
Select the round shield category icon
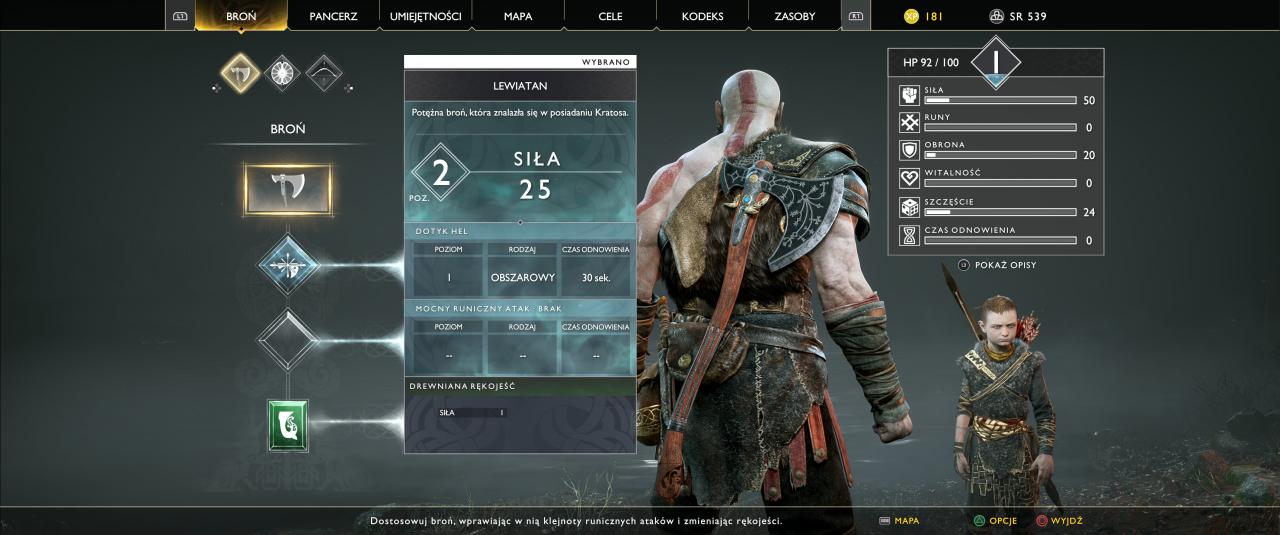(x=283, y=73)
